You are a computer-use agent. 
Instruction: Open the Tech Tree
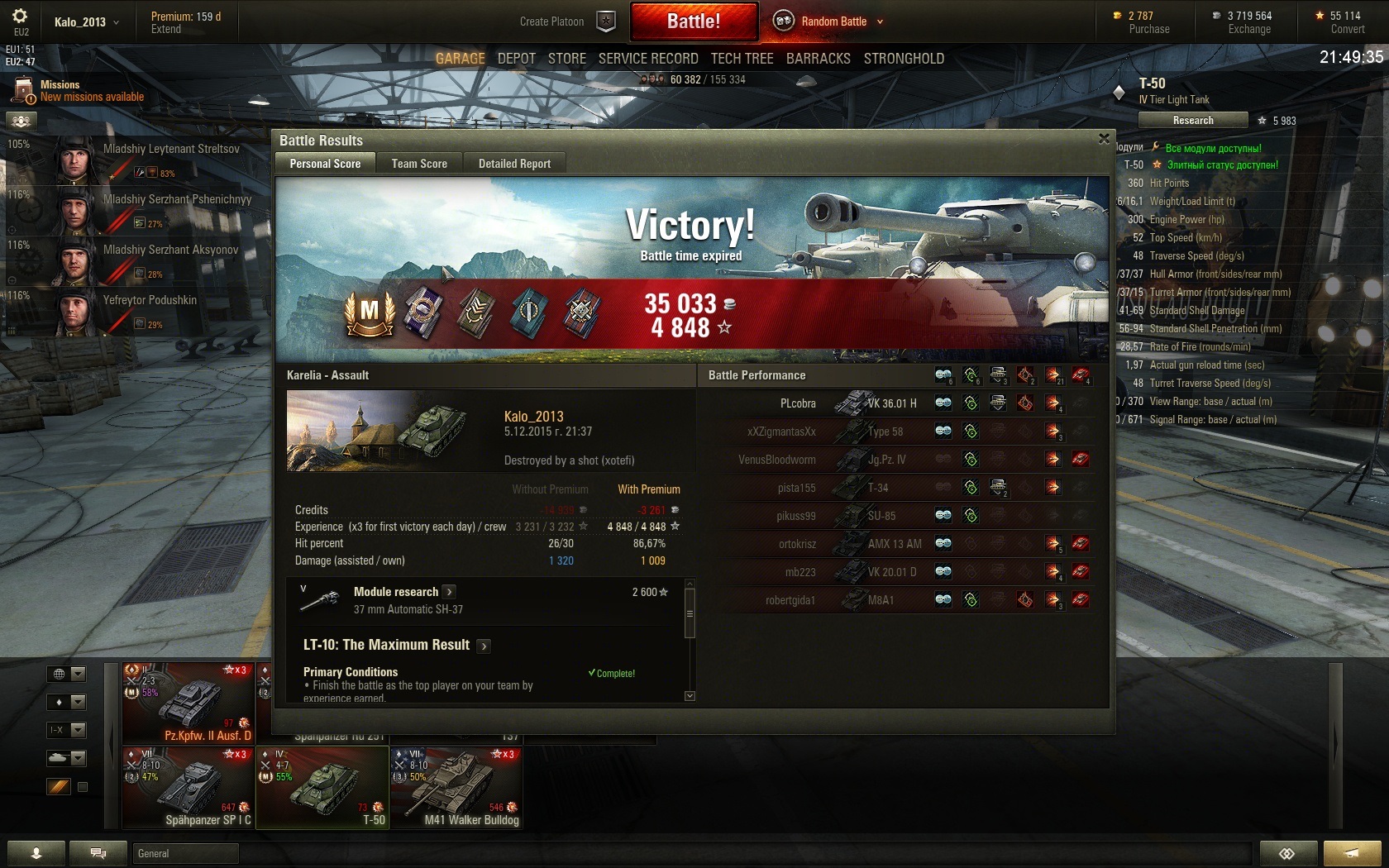click(742, 59)
